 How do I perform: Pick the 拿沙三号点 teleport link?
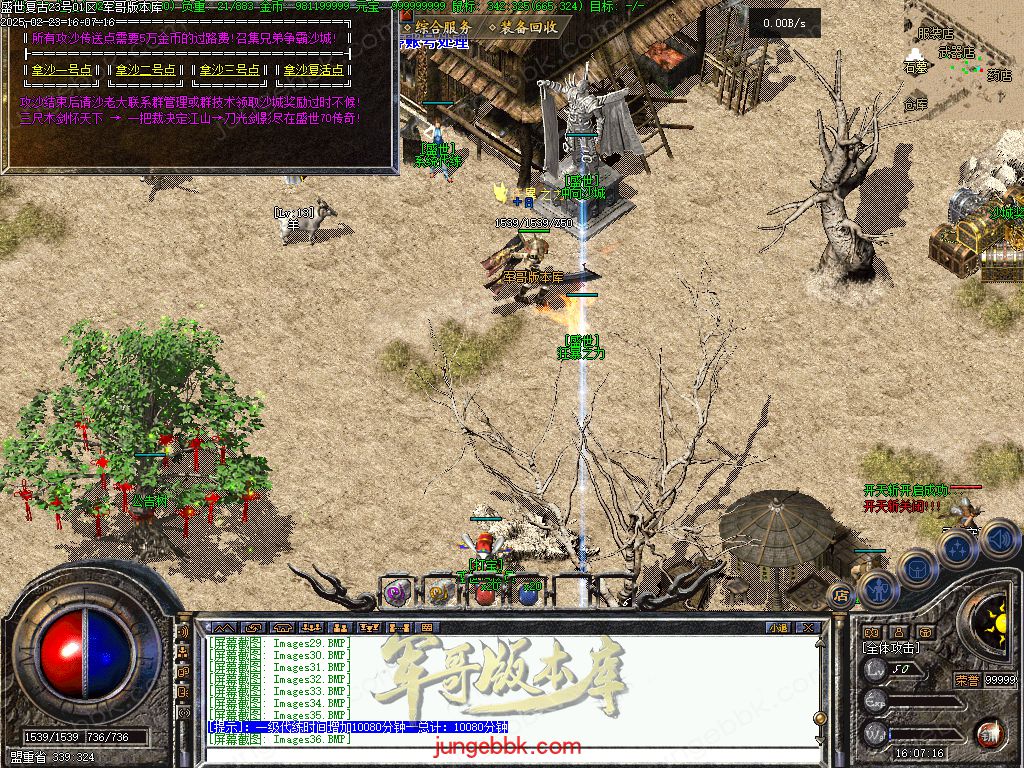[229, 70]
